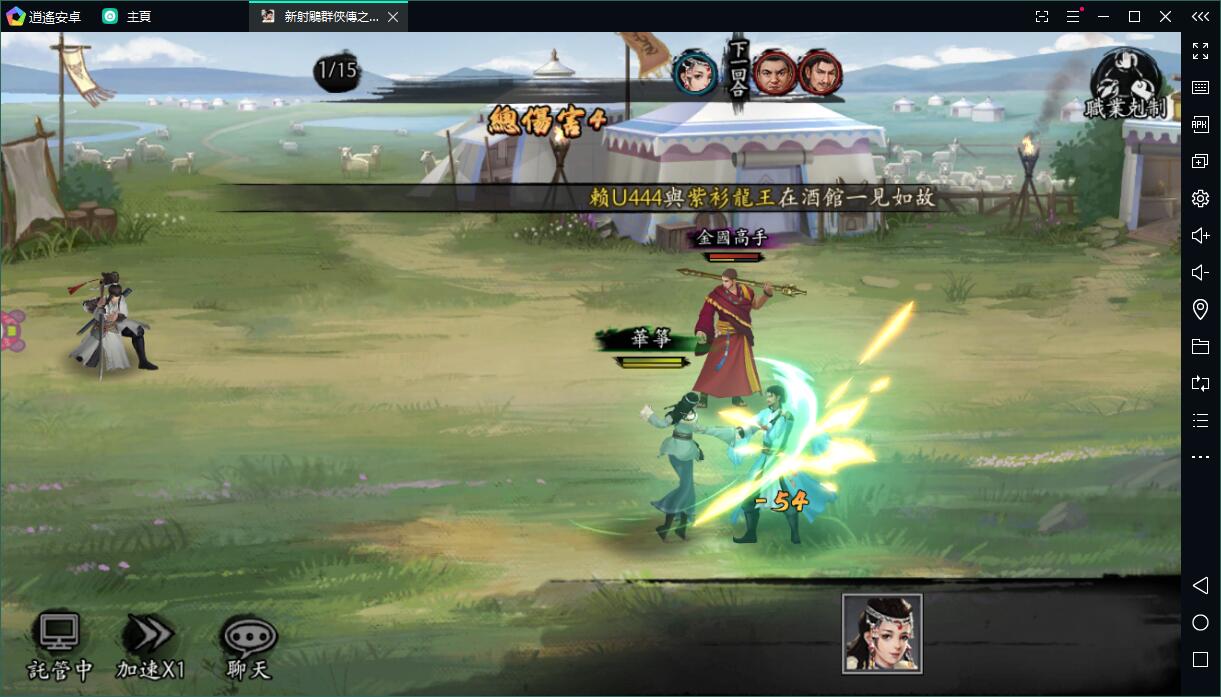Change battle speed with 加速X1
Screen dimensions: 1221x697
[150, 645]
